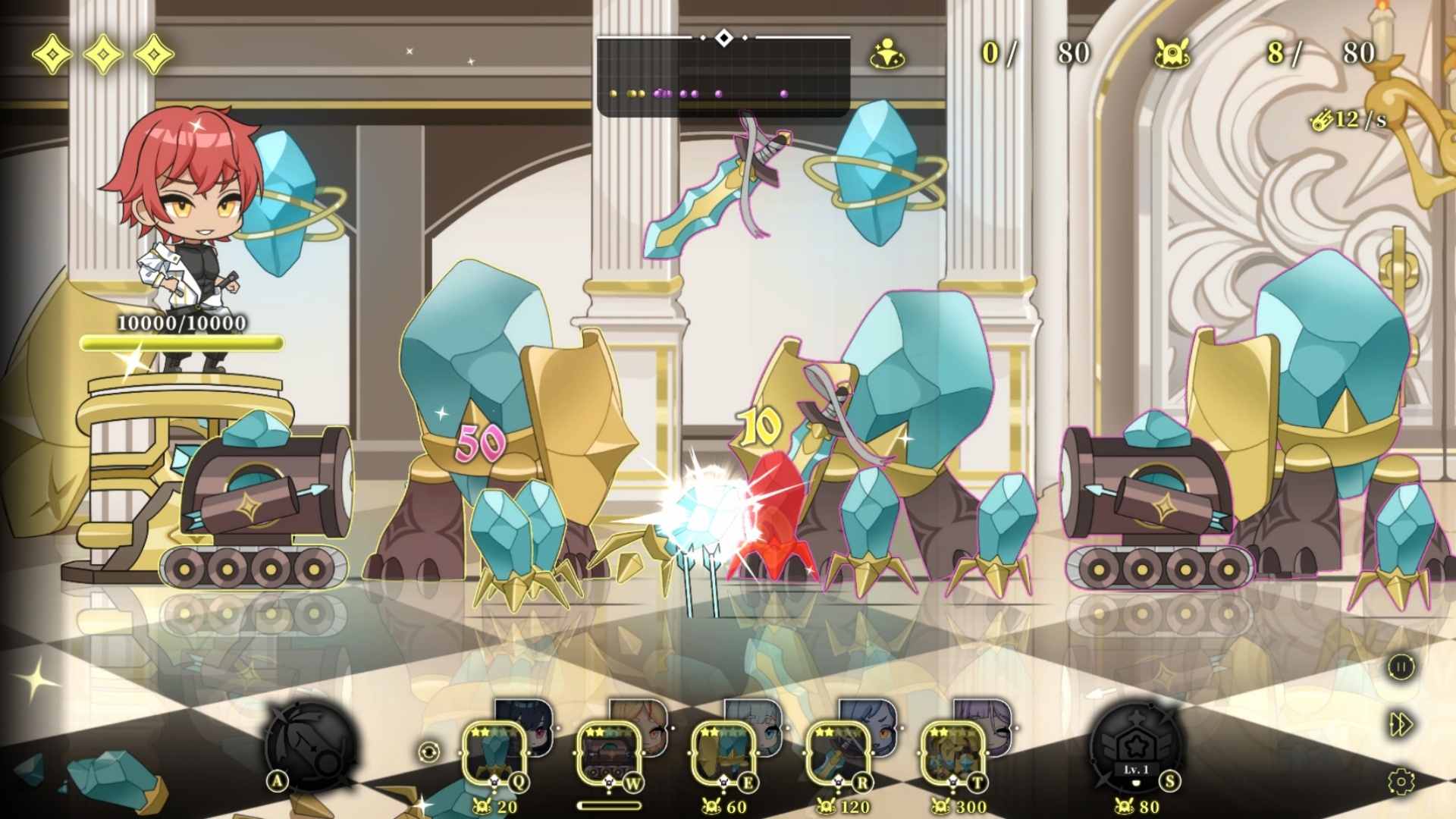
Task: Click the summon counter icon showing 0/80
Action: point(887,55)
